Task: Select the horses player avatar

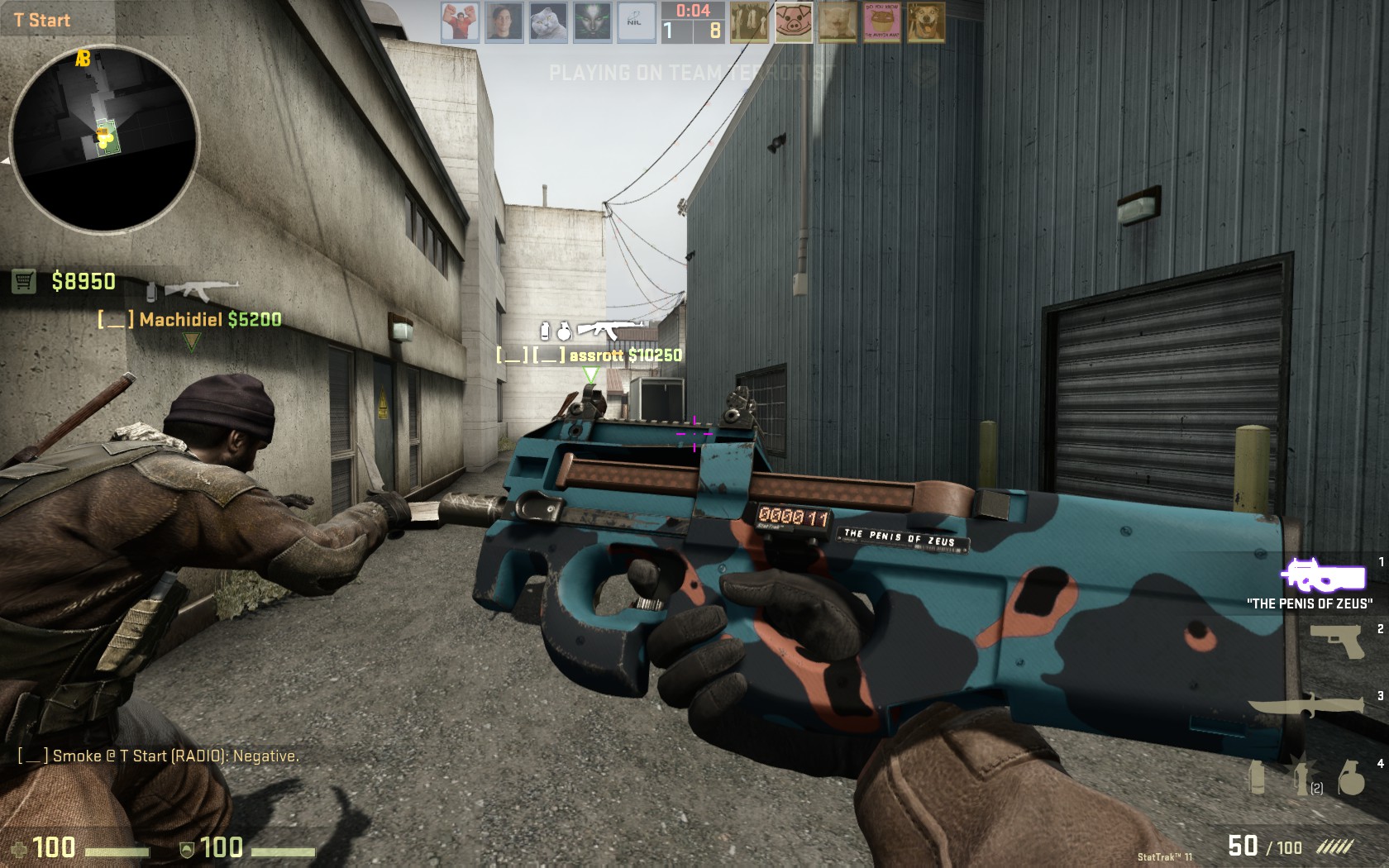Action: tap(750, 22)
